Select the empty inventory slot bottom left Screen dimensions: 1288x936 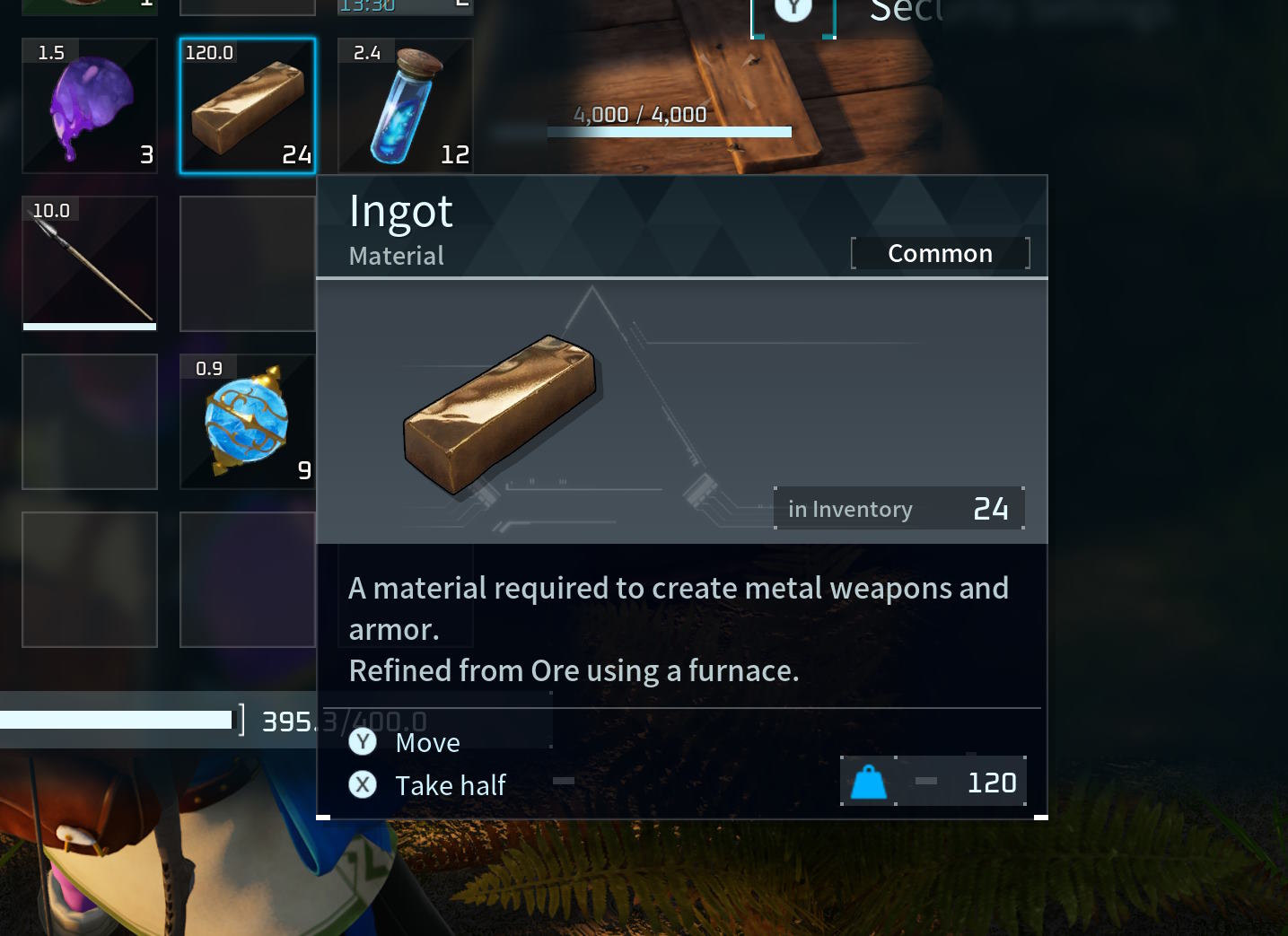89,579
